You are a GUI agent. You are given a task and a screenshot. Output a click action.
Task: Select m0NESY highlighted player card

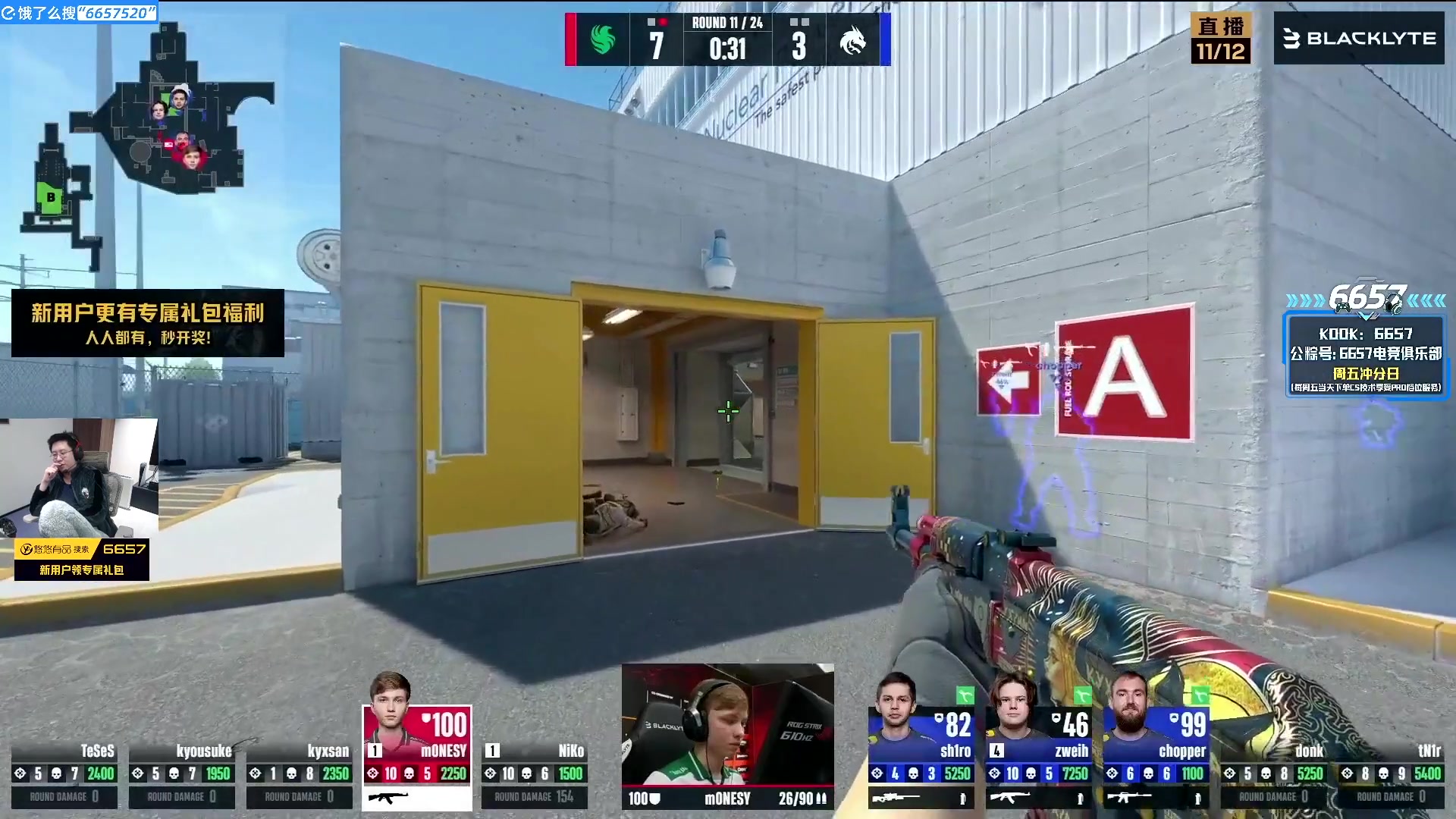point(417,757)
